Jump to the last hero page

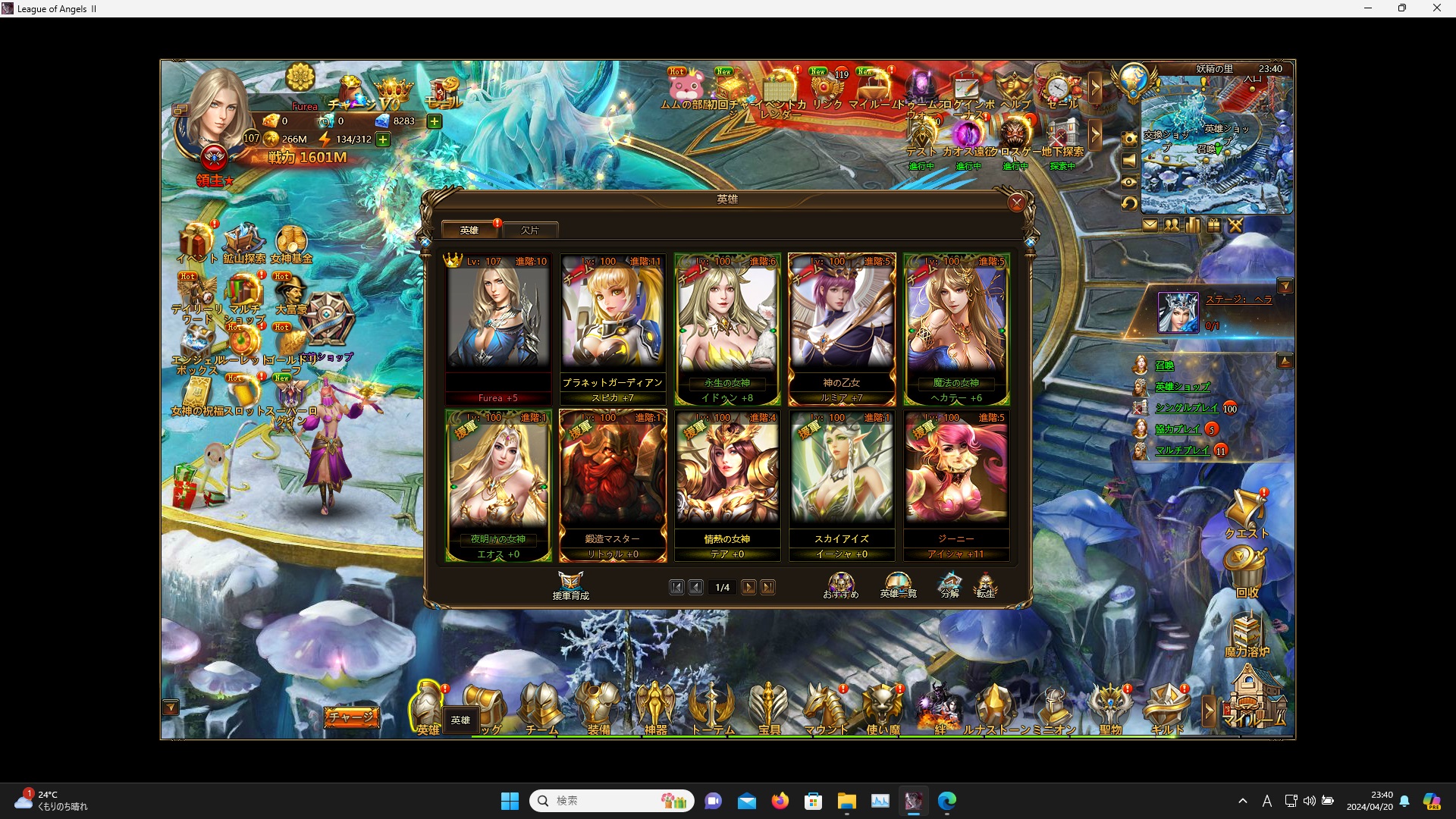click(x=769, y=587)
